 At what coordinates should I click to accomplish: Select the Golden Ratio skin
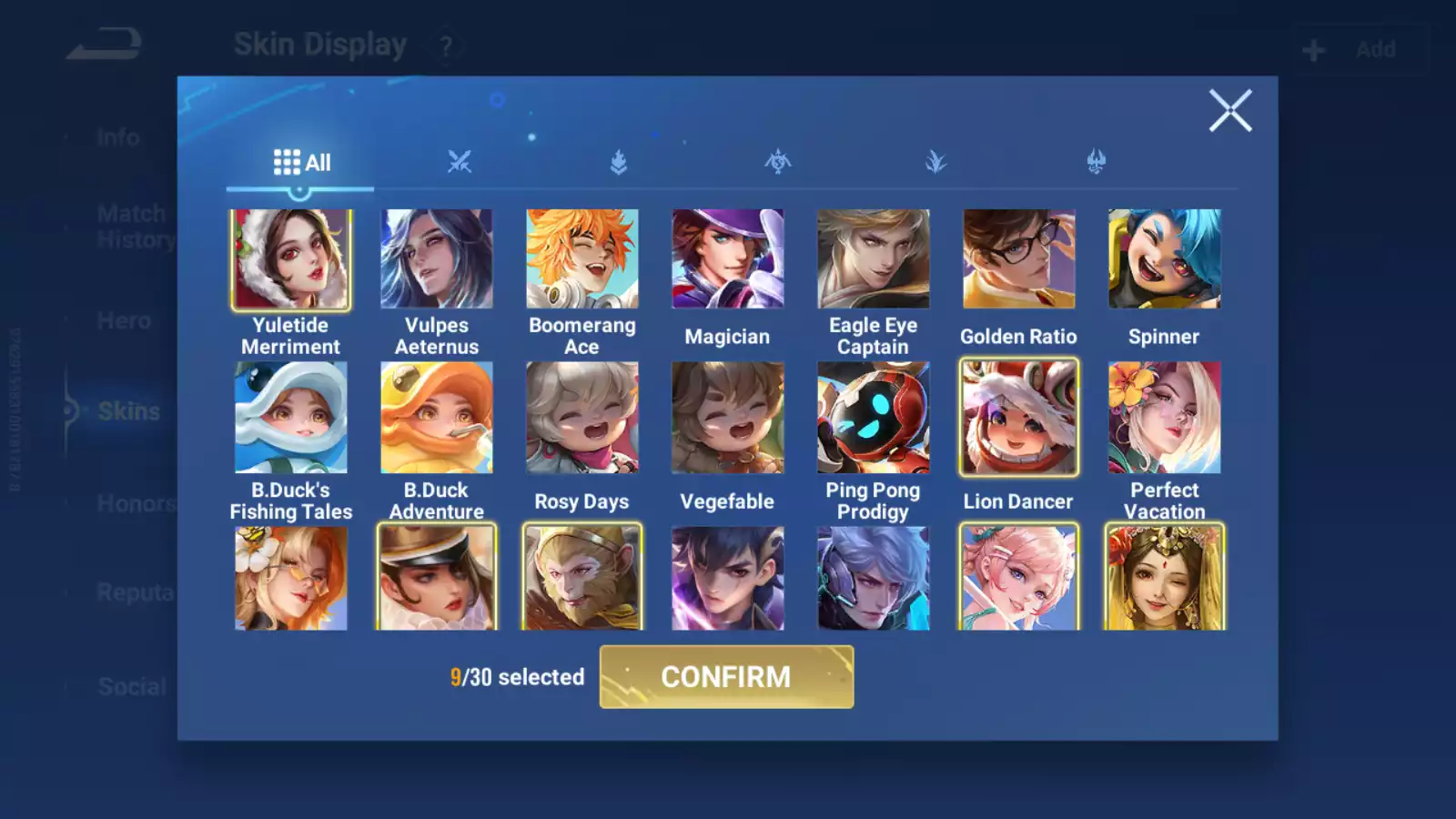click(1018, 259)
